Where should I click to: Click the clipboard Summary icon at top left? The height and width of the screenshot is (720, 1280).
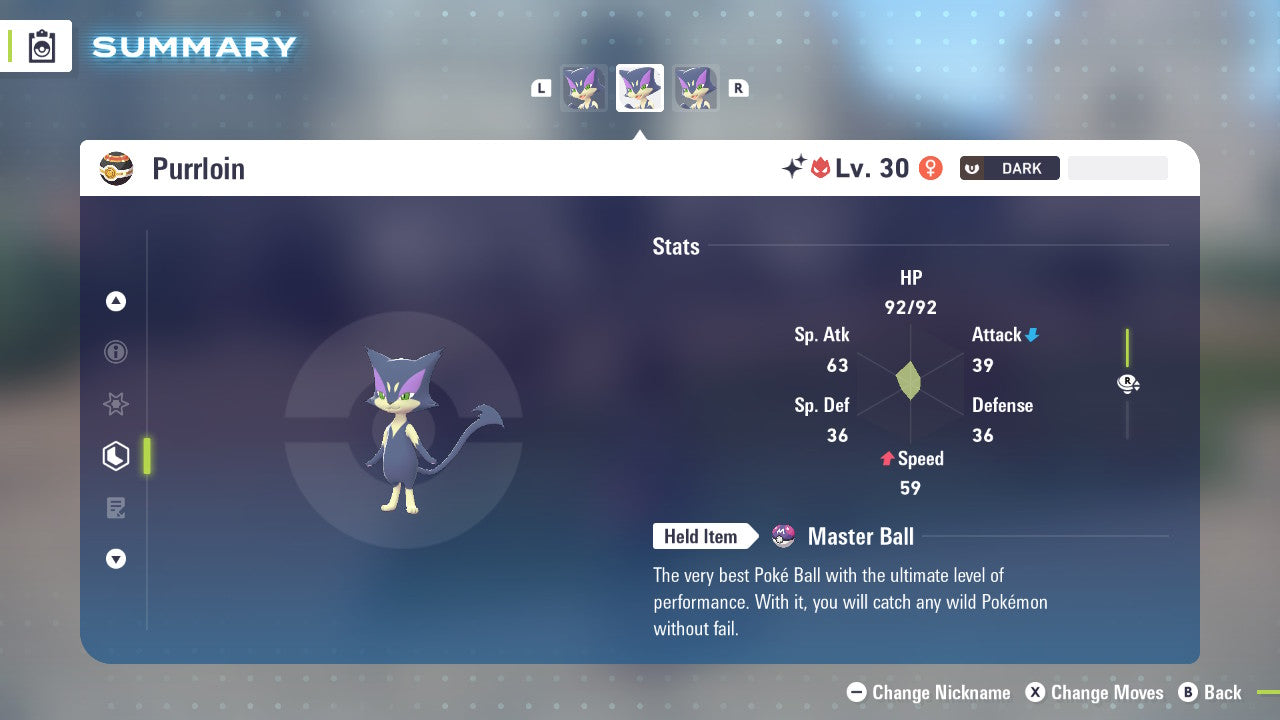point(41,46)
